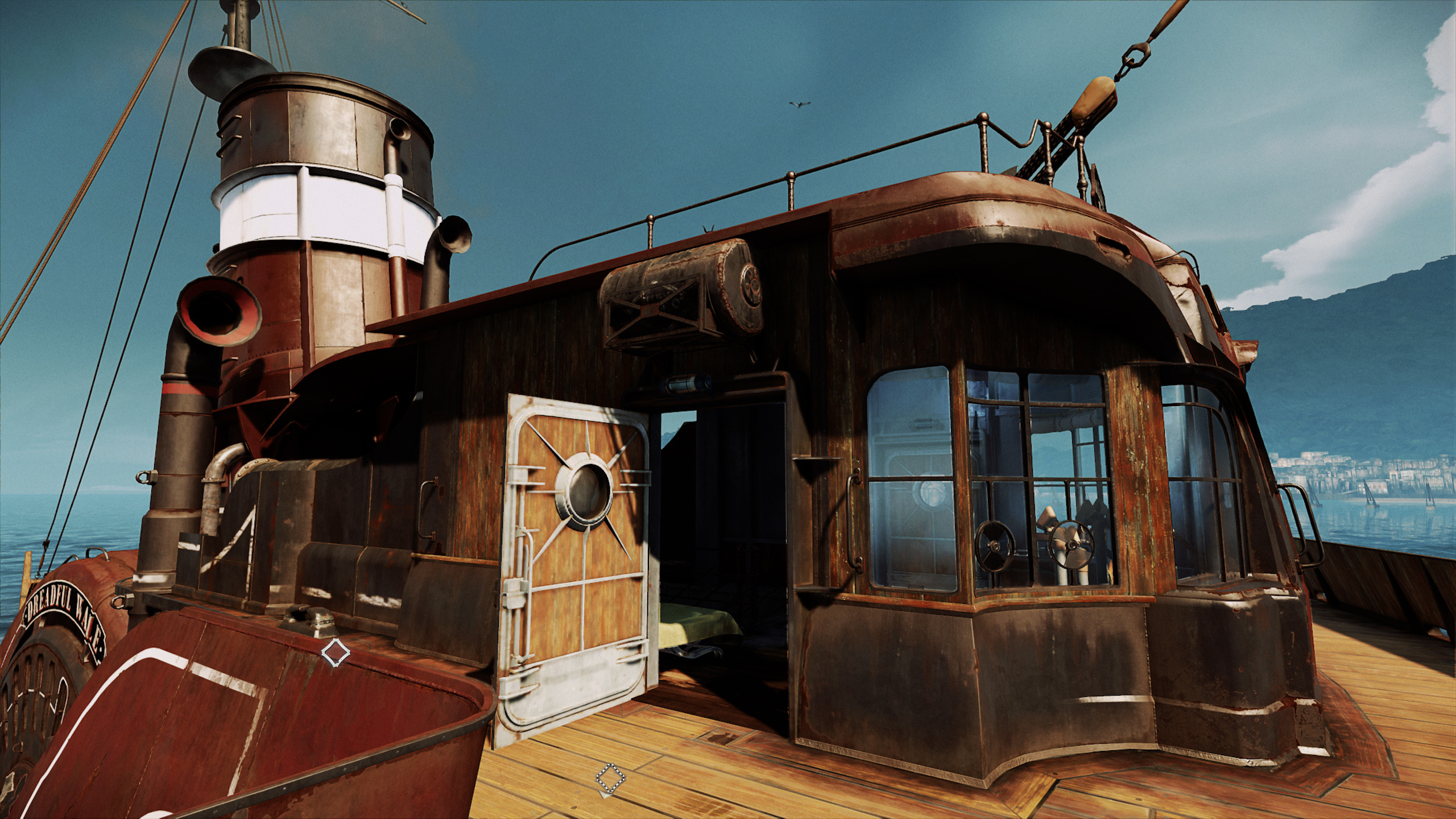The height and width of the screenshot is (819, 1456).
Task: Select the dotted diamond objective marker
Action: (610, 778)
